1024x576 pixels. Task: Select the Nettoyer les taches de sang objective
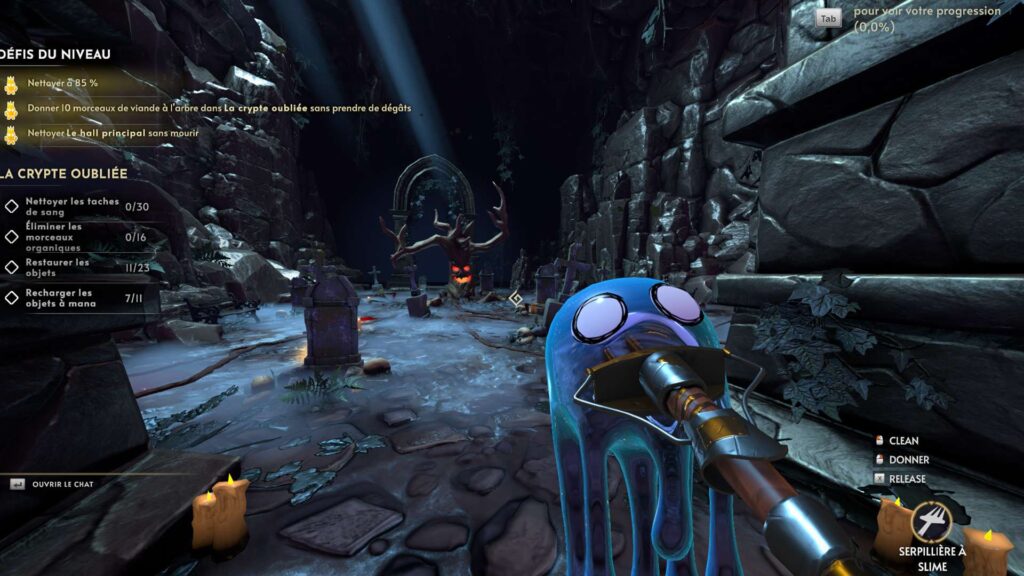(60, 206)
